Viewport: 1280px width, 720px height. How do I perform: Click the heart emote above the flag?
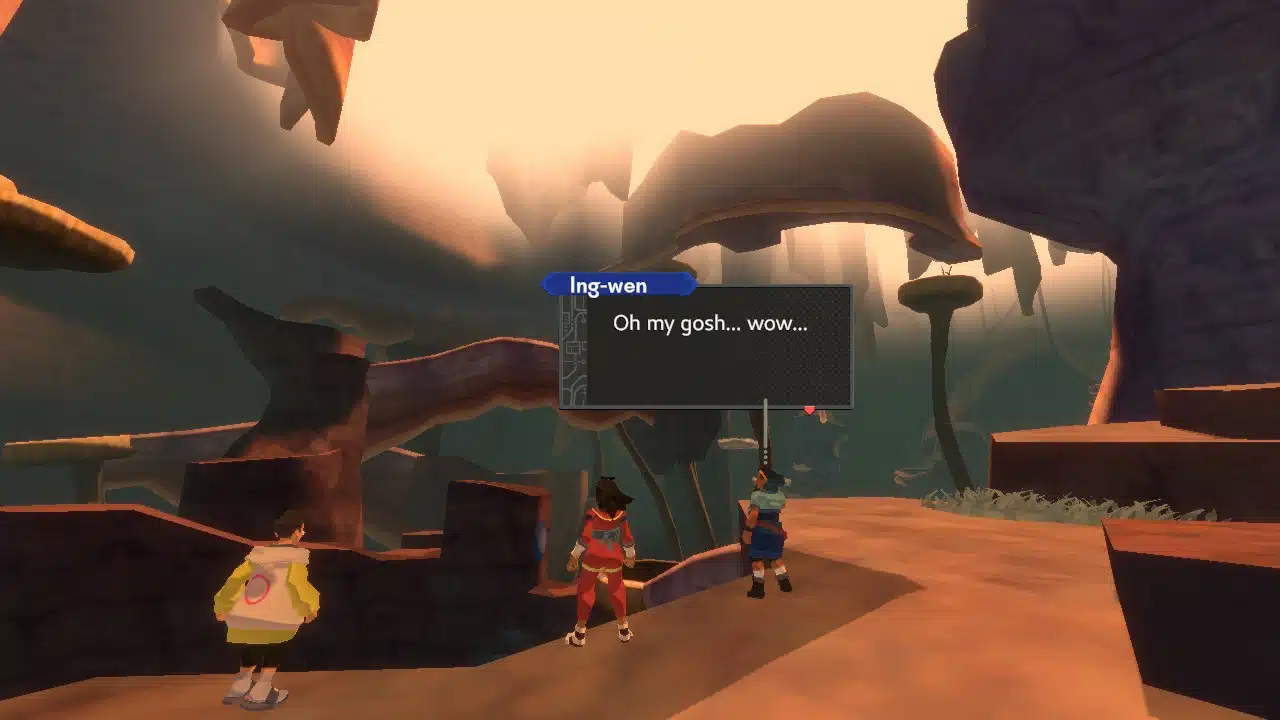[810, 410]
